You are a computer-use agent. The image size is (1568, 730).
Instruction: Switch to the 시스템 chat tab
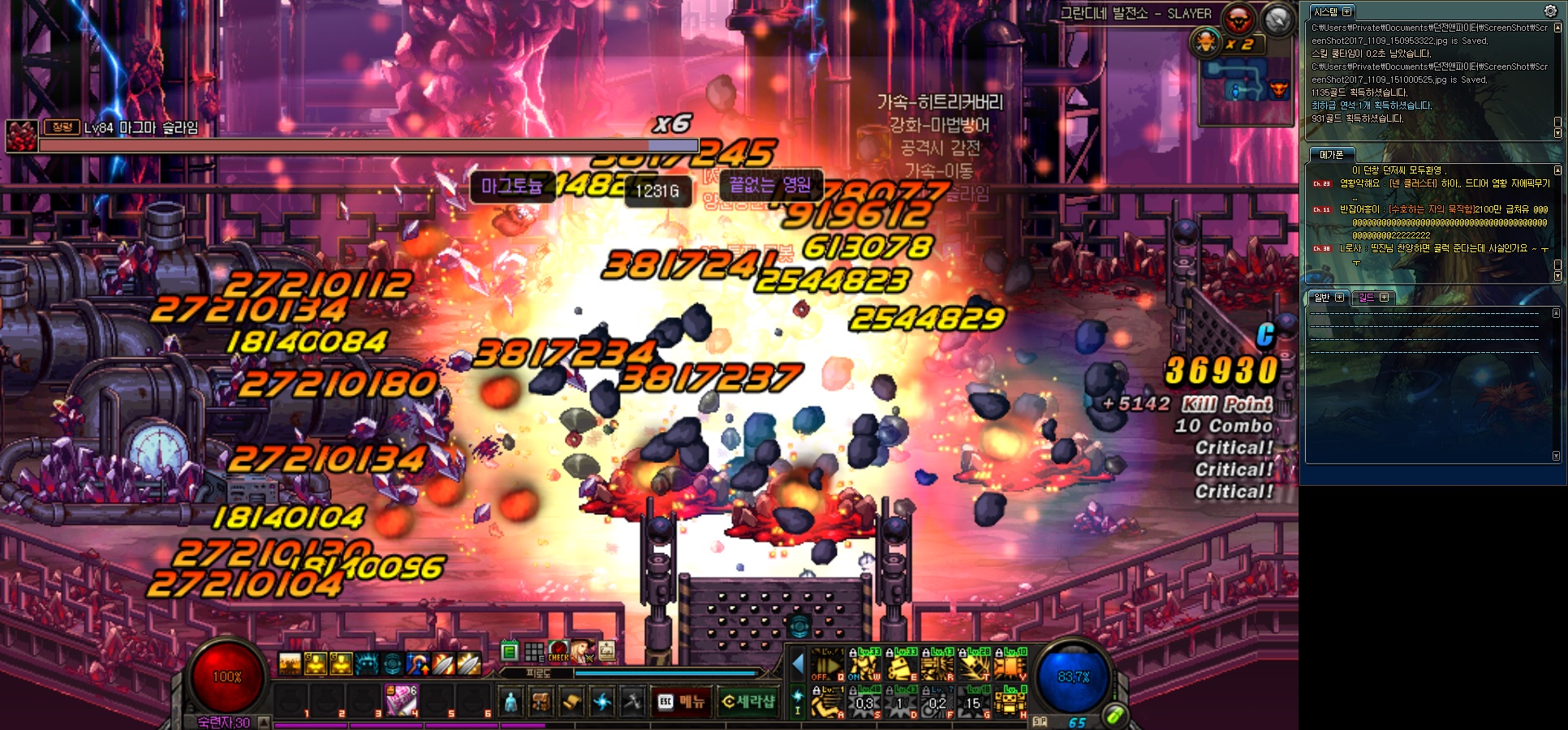coord(1326,12)
